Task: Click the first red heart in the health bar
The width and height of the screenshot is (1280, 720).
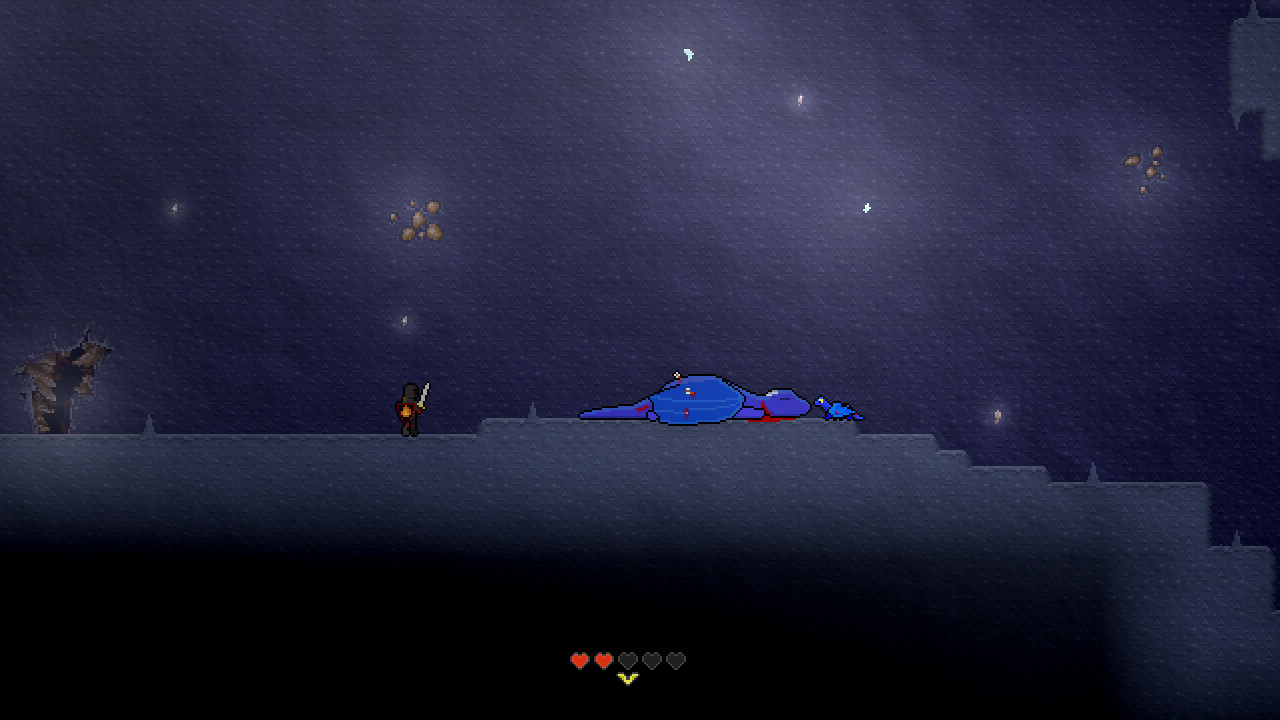Action: [578, 660]
